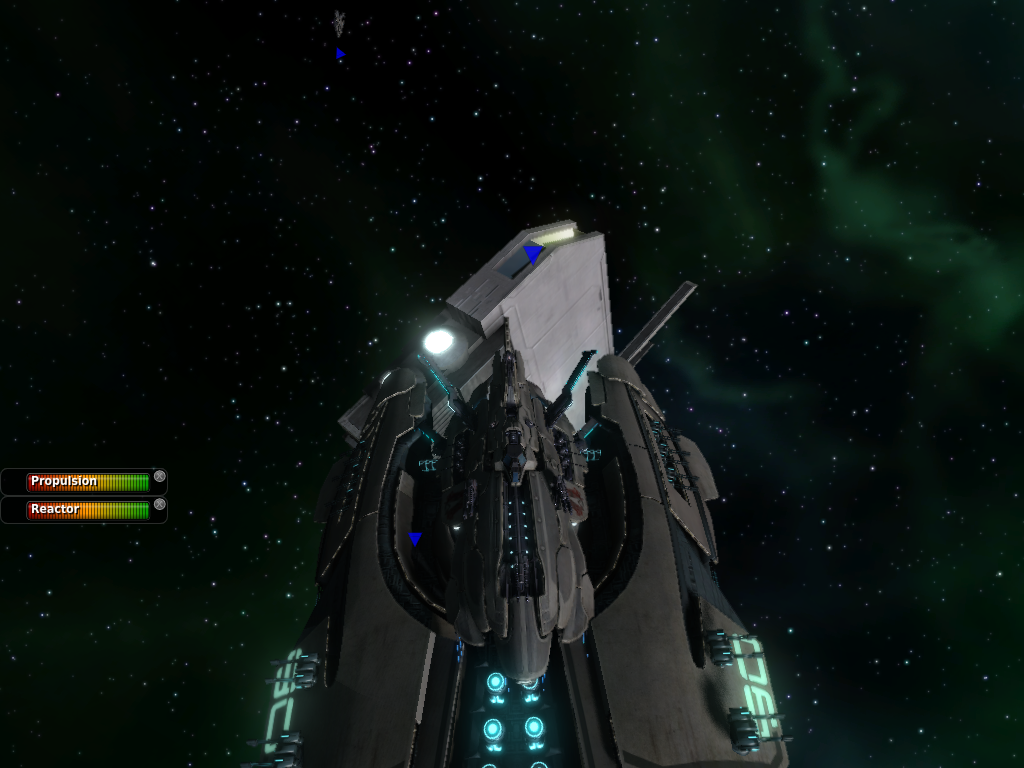Dismiss the Reactor status panel
The width and height of the screenshot is (1024, 768).
pos(160,504)
